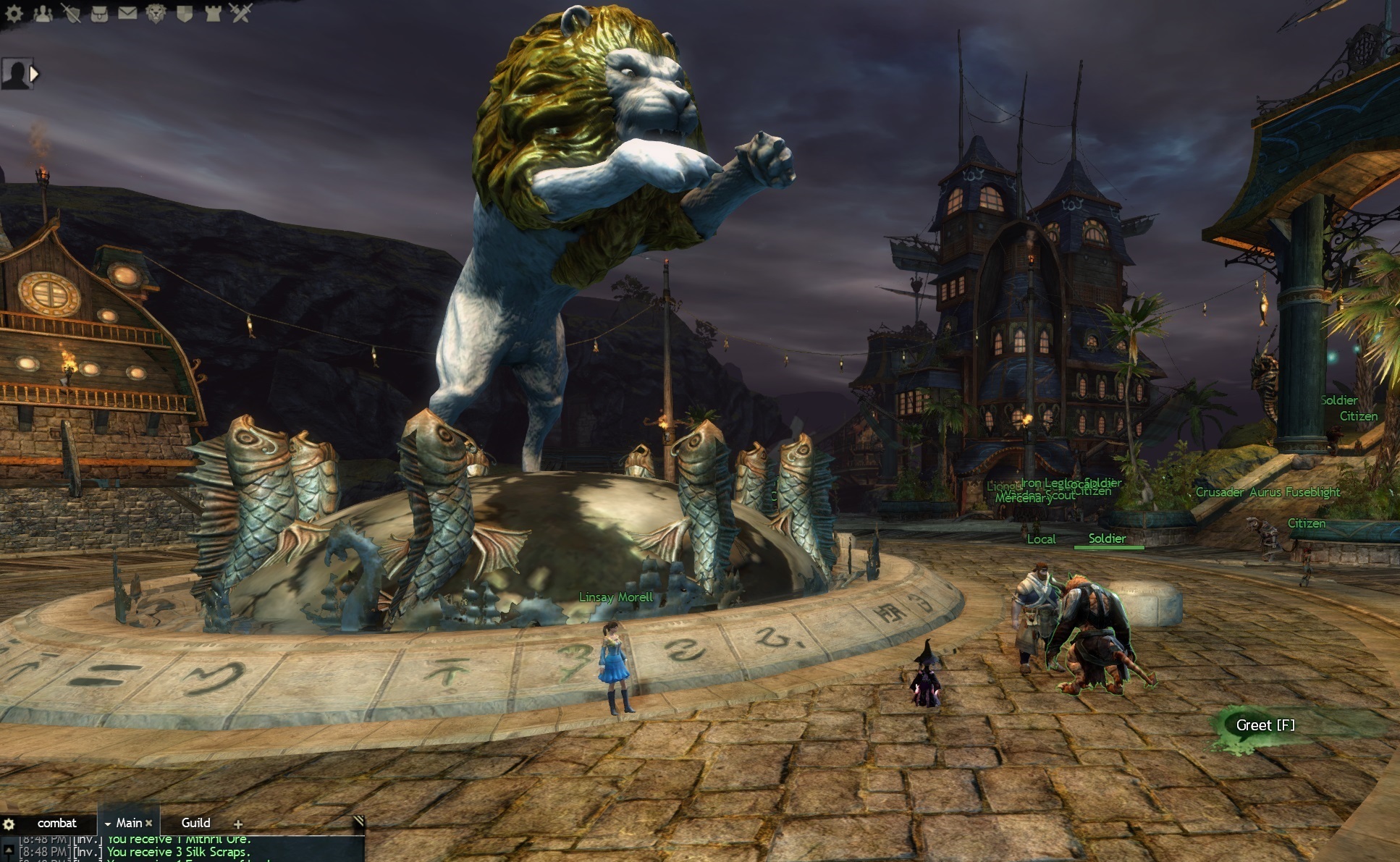Close the Main chat tab
This screenshot has height=862, width=1400.
[148, 823]
